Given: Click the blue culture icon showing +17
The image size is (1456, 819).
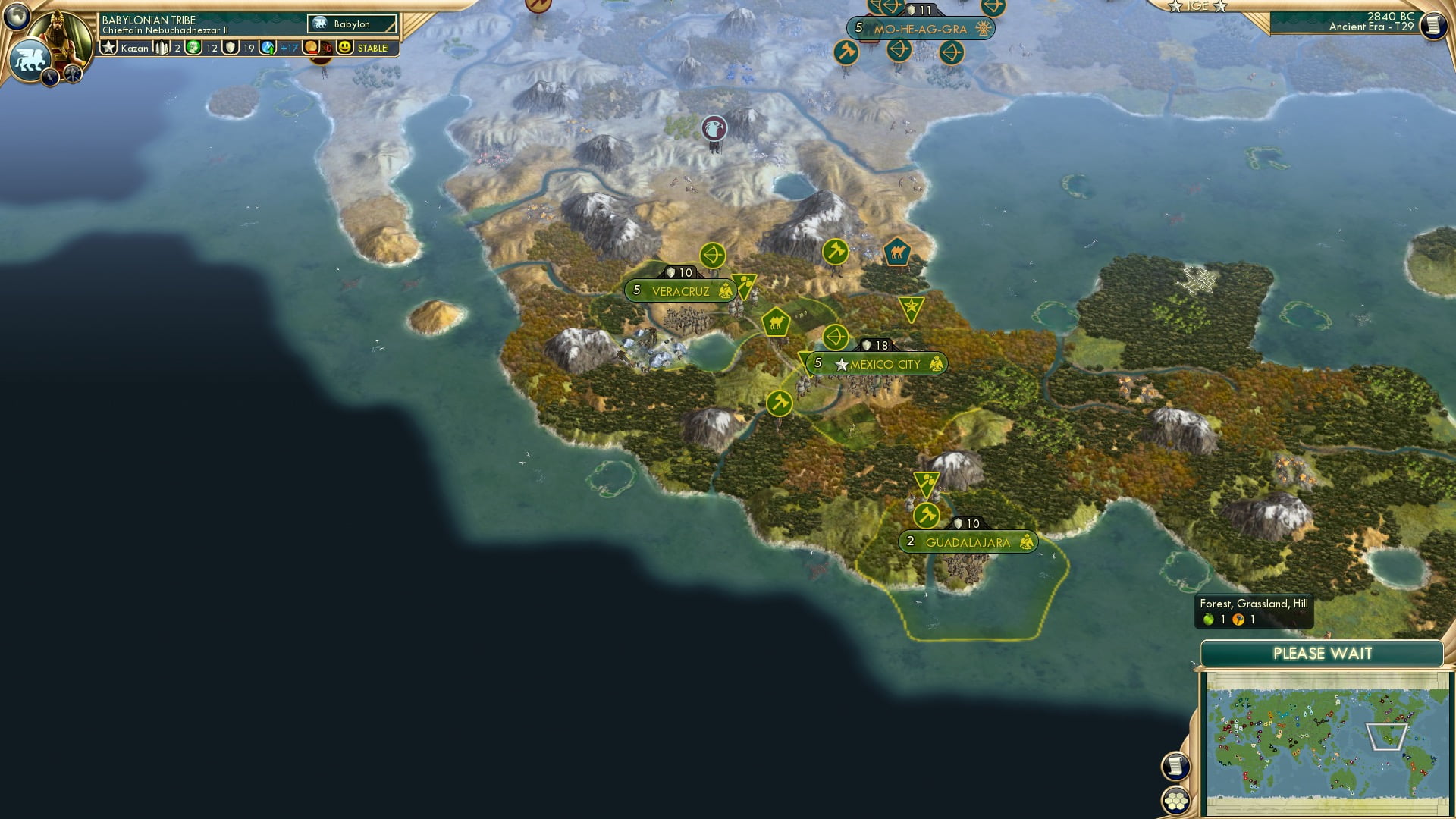Looking at the screenshot, I should tap(267, 47).
